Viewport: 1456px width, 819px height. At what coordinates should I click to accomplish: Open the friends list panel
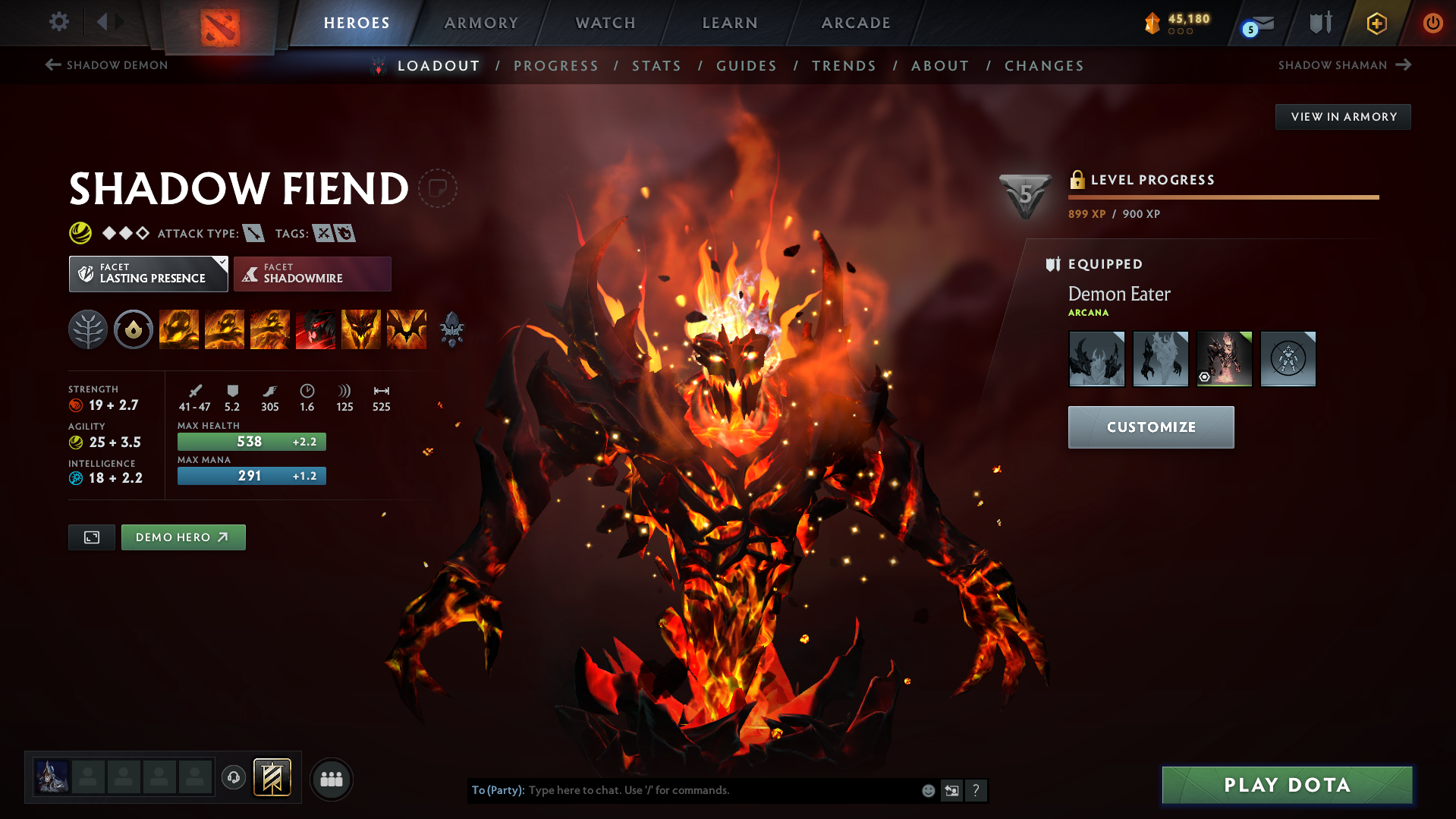tap(331, 779)
